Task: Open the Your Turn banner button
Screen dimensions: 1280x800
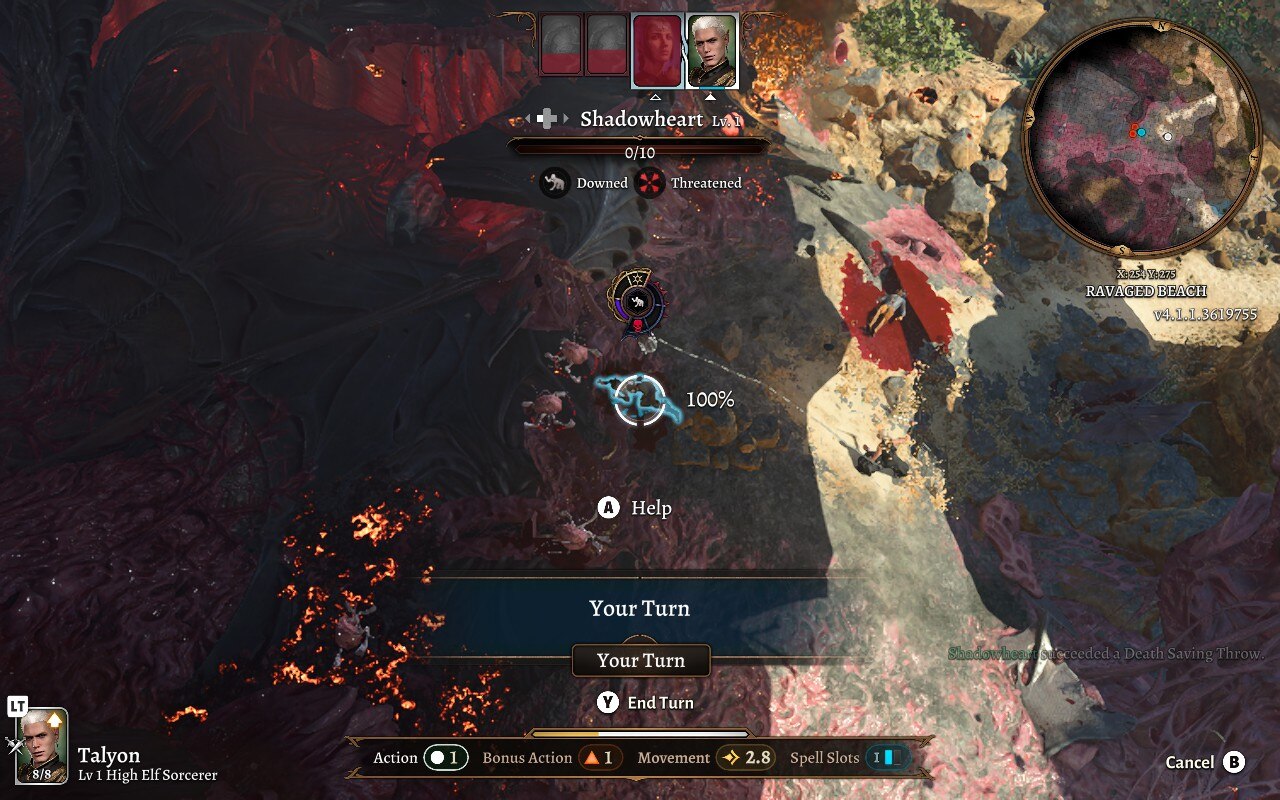Action: (x=641, y=660)
